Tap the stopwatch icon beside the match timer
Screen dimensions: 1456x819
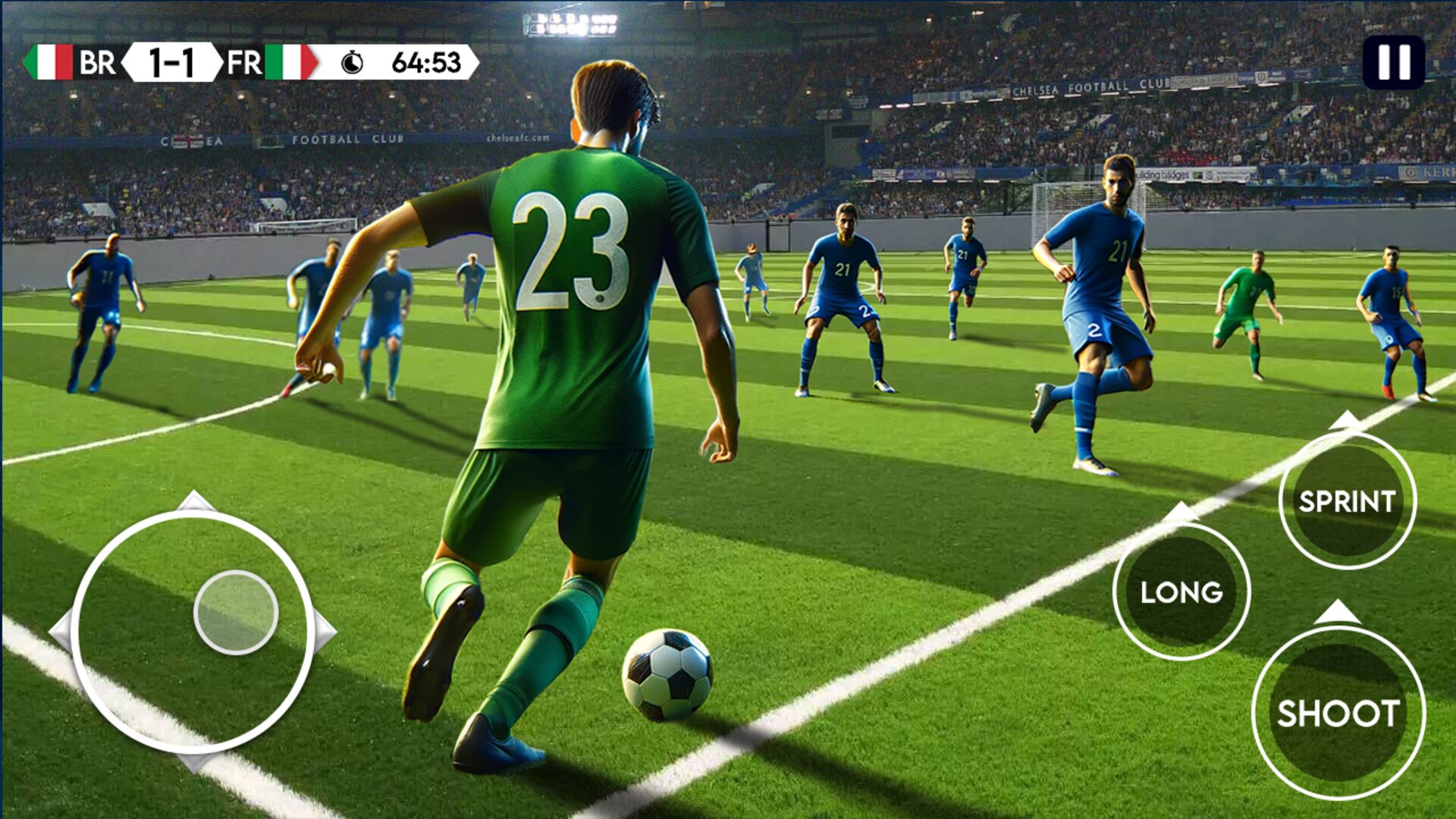pos(353,64)
